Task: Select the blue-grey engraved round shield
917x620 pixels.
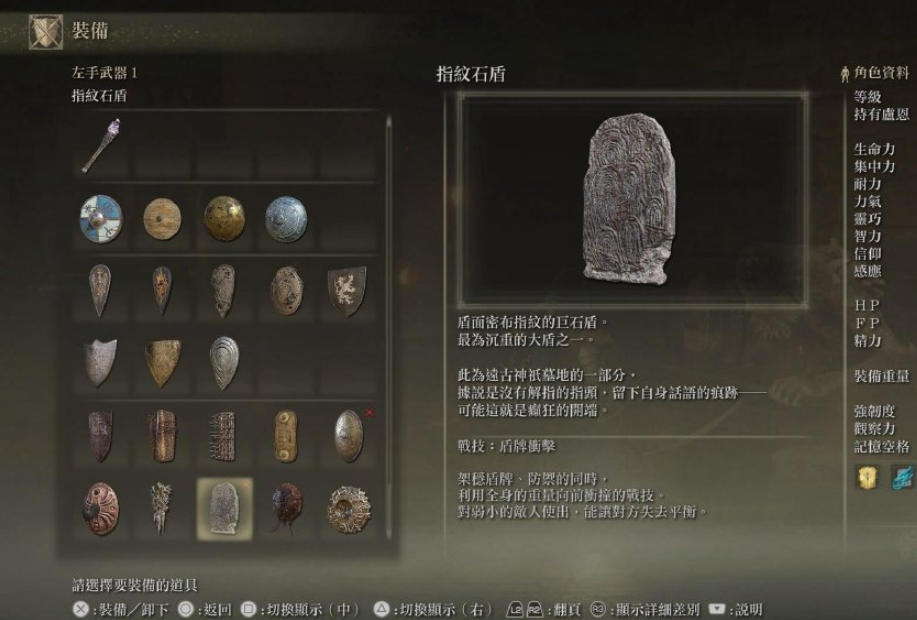Action: [285, 217]
